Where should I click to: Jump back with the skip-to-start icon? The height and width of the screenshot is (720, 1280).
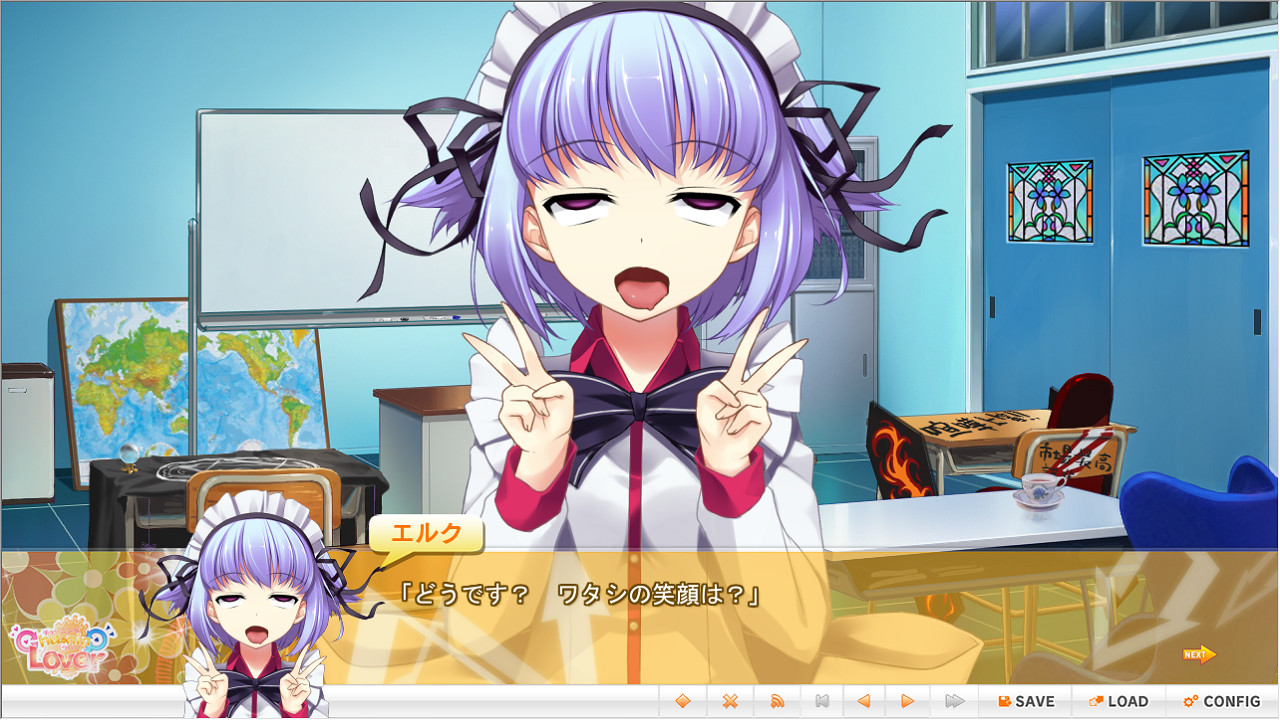(x=824, y=701)
